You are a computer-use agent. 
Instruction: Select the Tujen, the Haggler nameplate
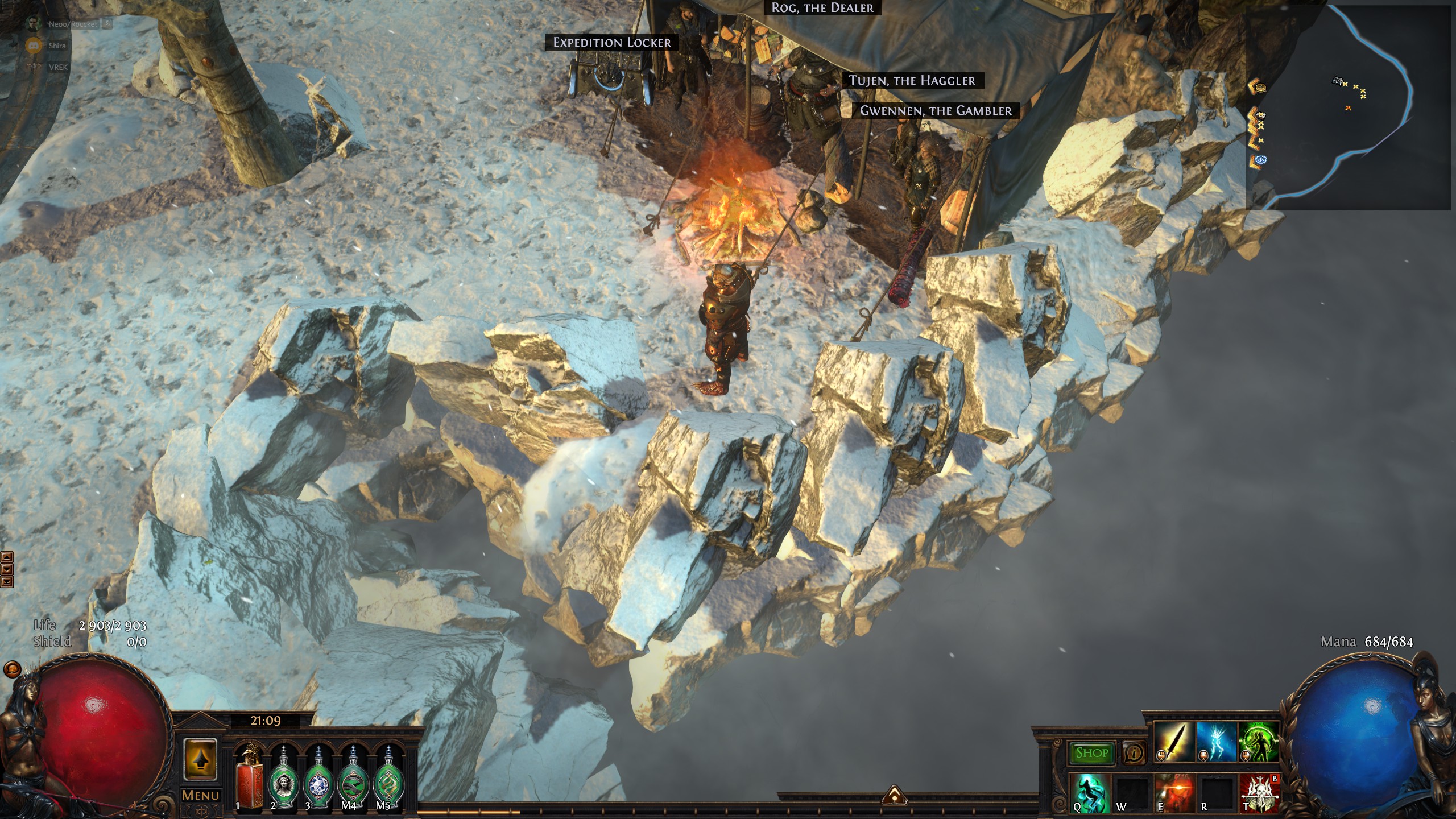click(912, 81)
